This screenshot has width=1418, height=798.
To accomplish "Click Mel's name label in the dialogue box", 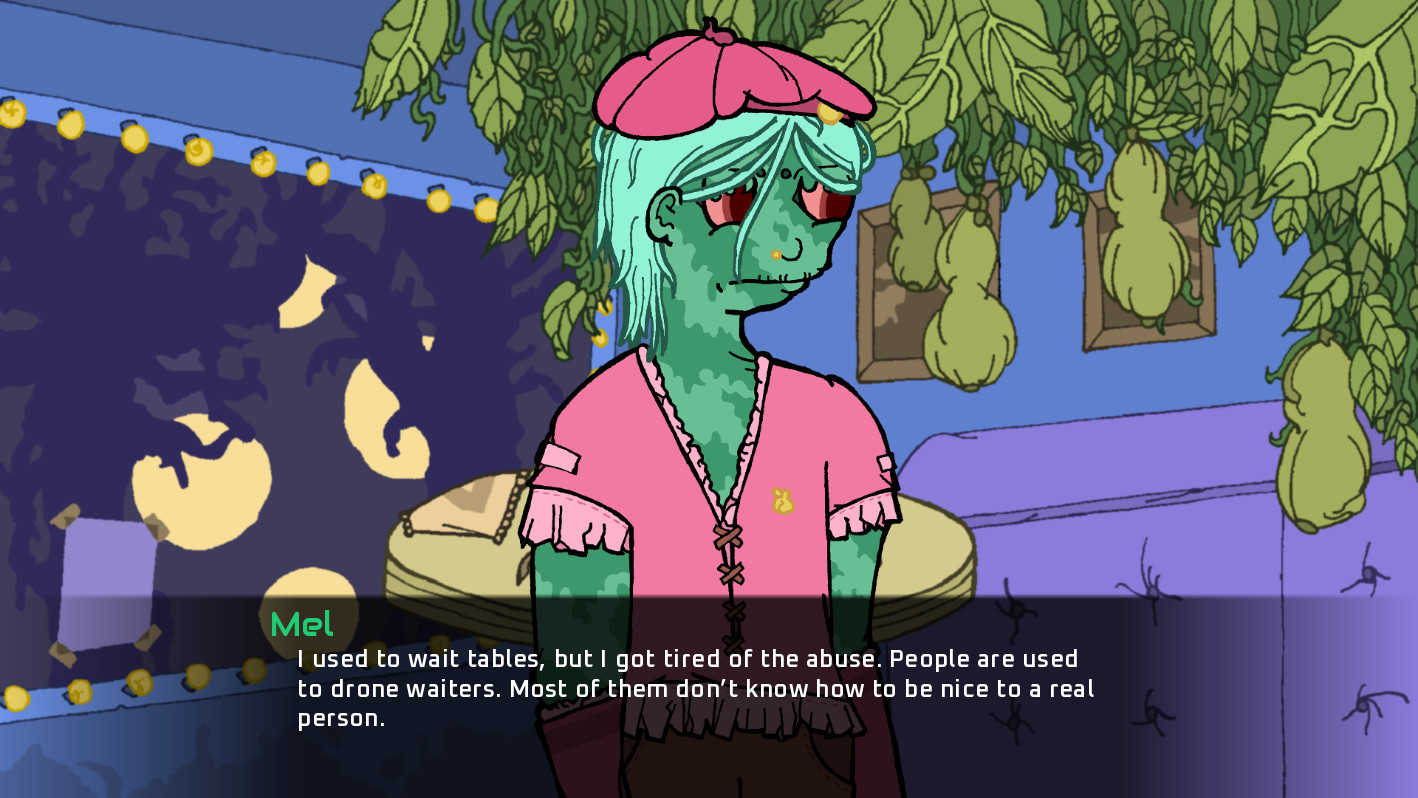I will click(x=301, y=624).
